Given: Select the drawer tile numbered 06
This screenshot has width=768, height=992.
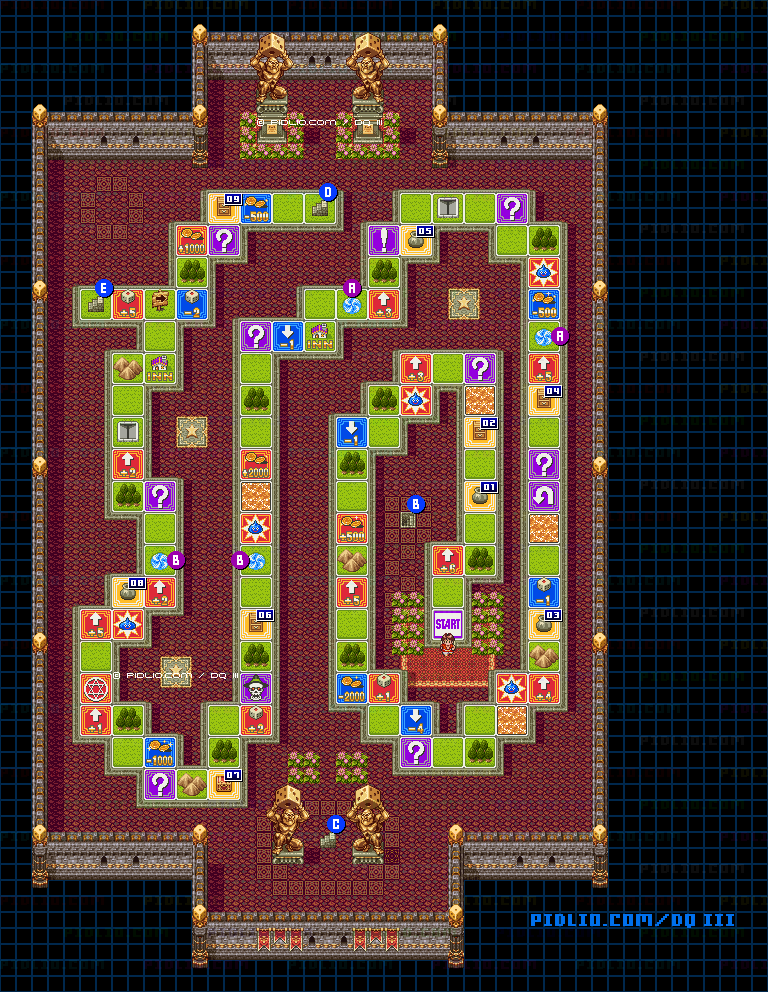Looking at the screenshot, I should (256, 624).
